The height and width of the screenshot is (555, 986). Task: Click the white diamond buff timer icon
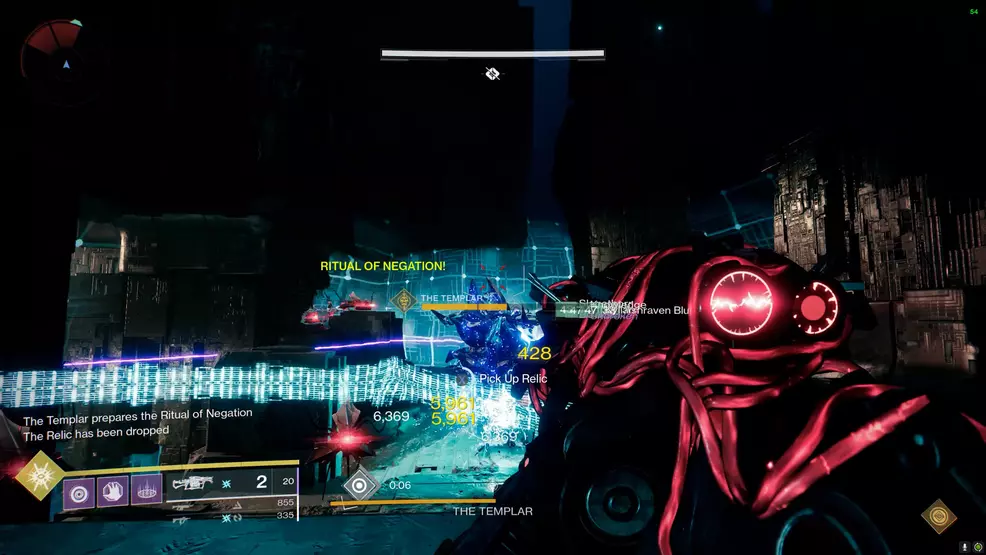[359, 485]
